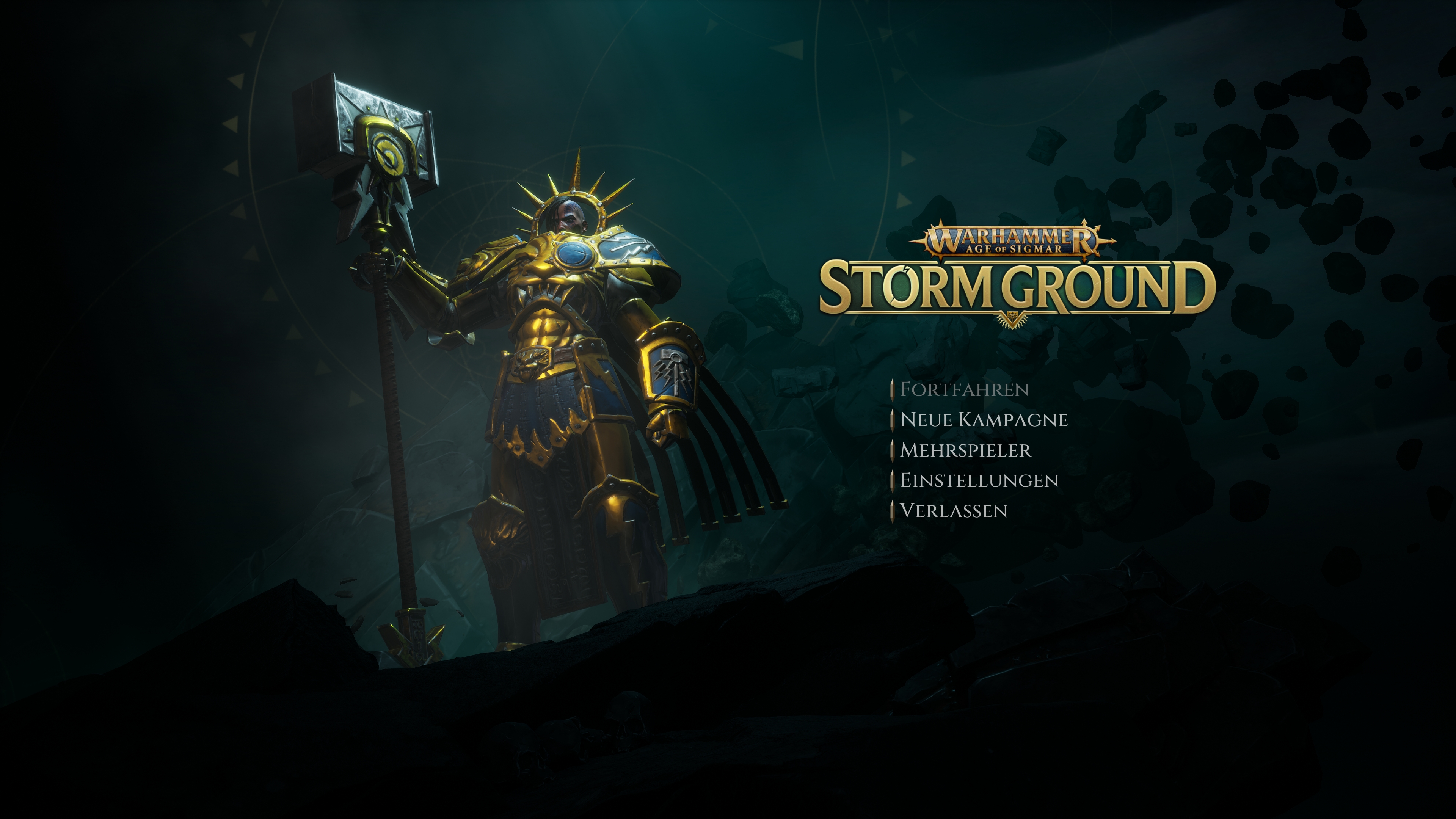The width and height of the screenshot is (1456, 819).
Task: Open the Mehrspieler multiplayer menu
Action: pos(965,450)
